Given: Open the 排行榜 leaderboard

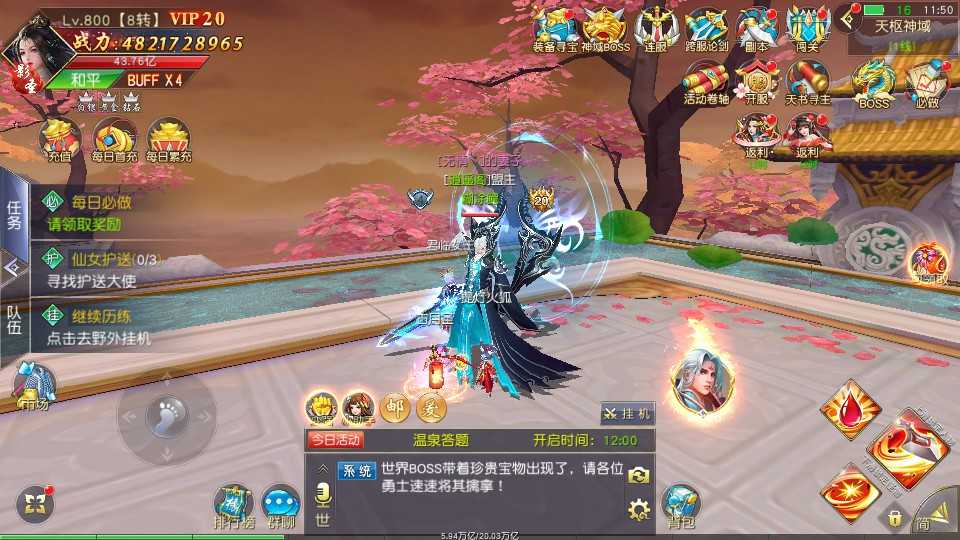Looking at the screenshot, I should pyautogui.click(x=233, y=505).
